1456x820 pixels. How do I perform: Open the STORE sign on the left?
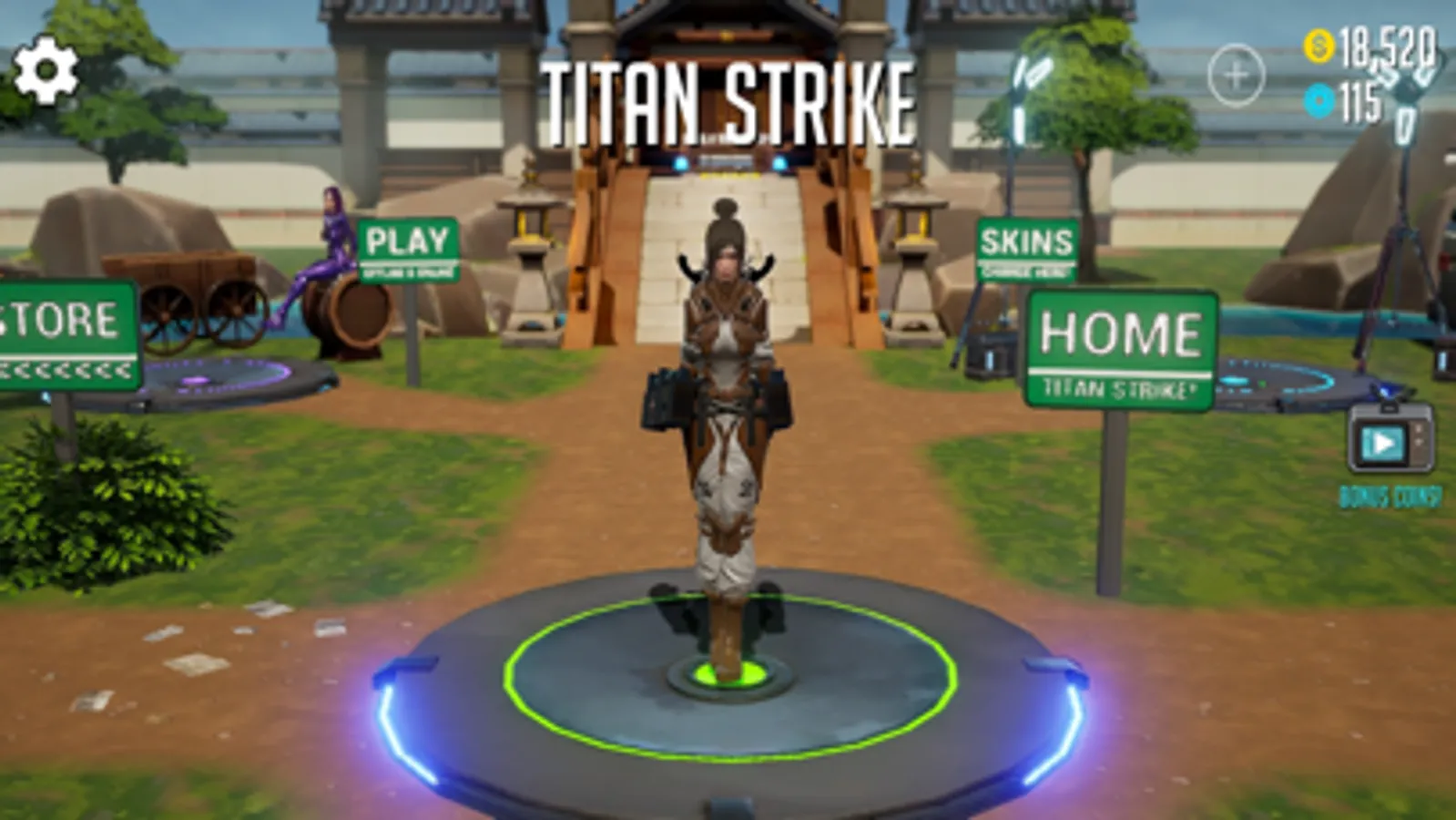point(55,321)
